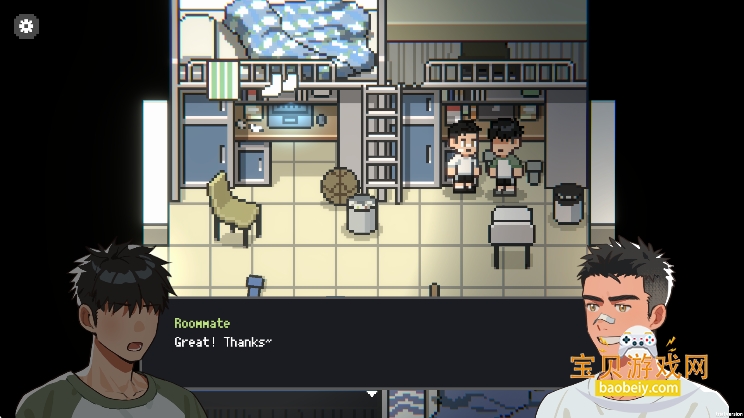Viewport: 744px width, 418px height.
Task: Open the settings gear icon
Action: (x=26, y=27)
